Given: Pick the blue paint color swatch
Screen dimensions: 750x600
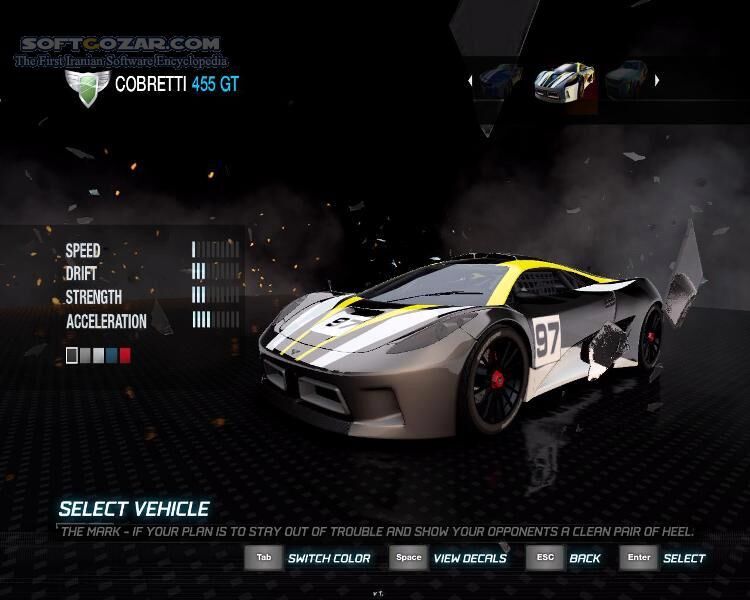Looking at the screenshot, I should pos(112,355).
